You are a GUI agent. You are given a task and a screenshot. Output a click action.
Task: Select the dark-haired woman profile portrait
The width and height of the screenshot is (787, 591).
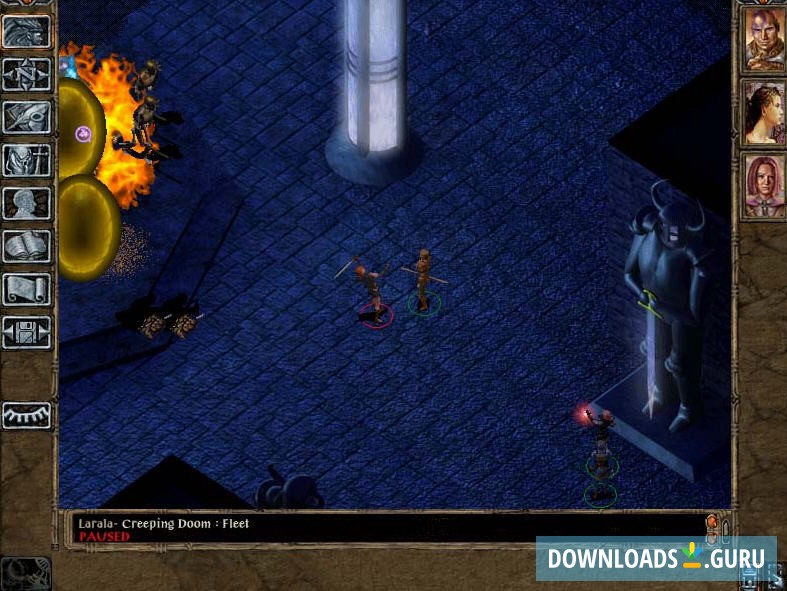tap(762, 112)
